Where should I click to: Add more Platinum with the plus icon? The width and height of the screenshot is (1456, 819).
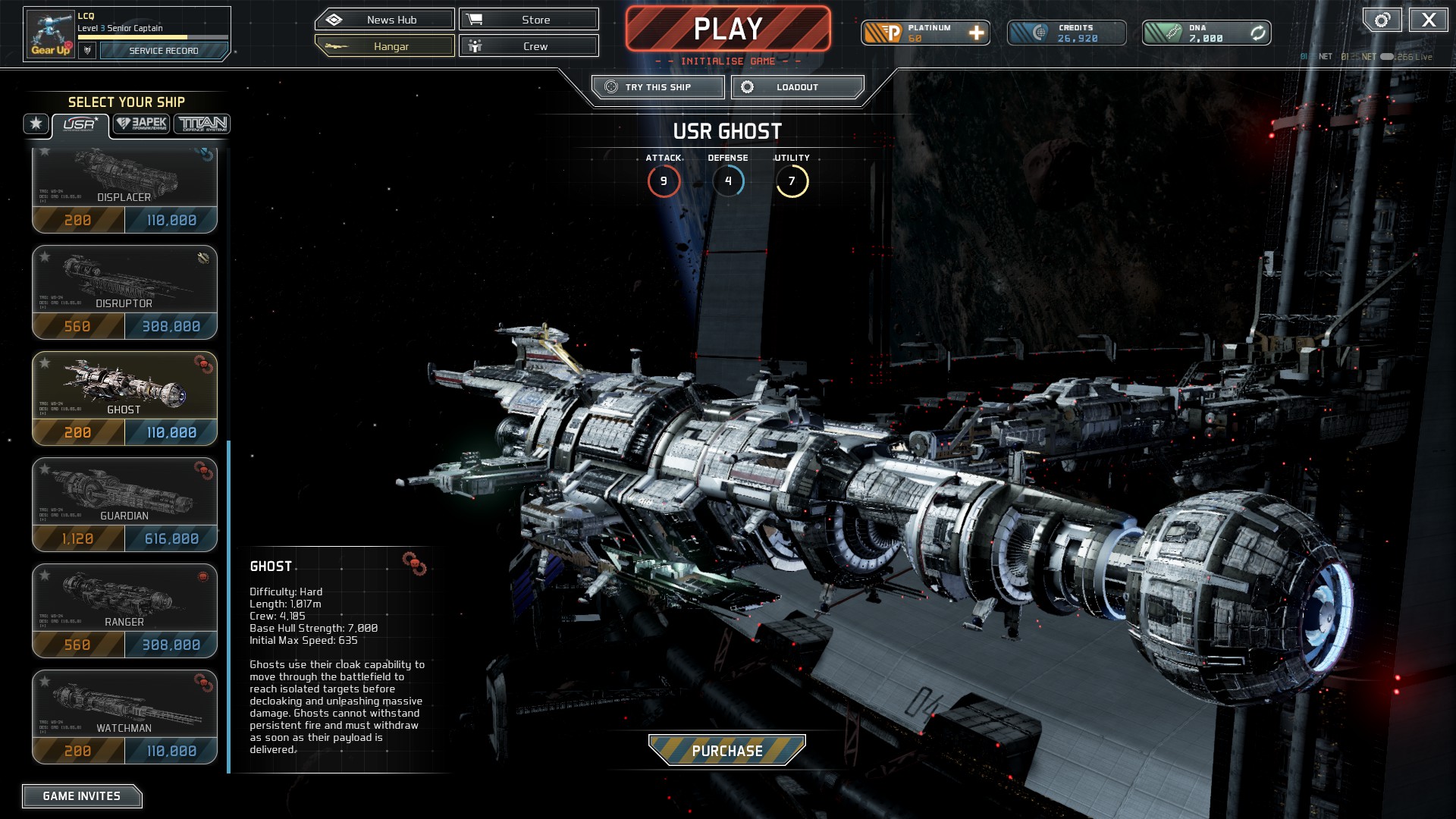[x=977, y=33]
